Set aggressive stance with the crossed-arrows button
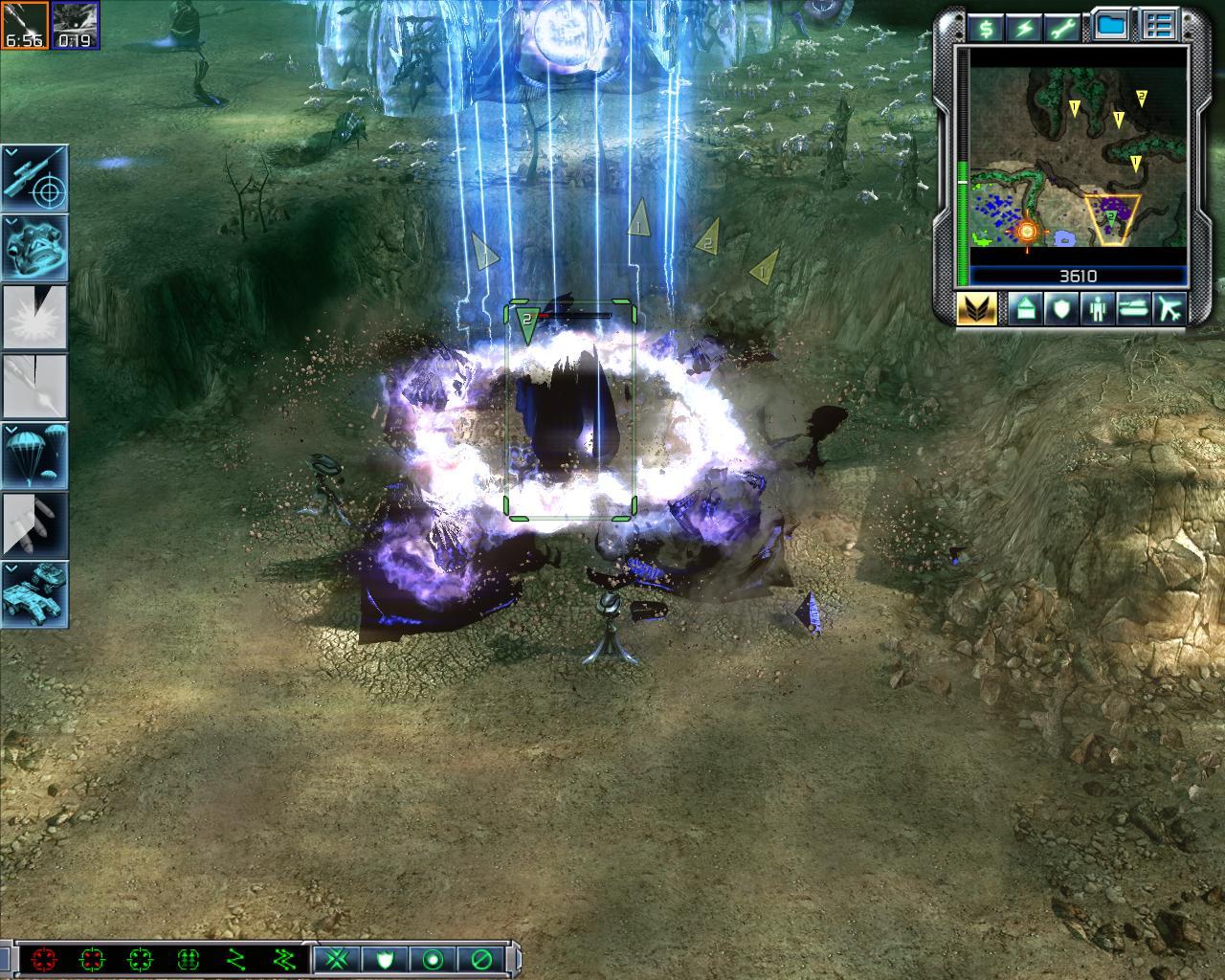This screenshot has height=980, width=1225. tap(335, 958)
